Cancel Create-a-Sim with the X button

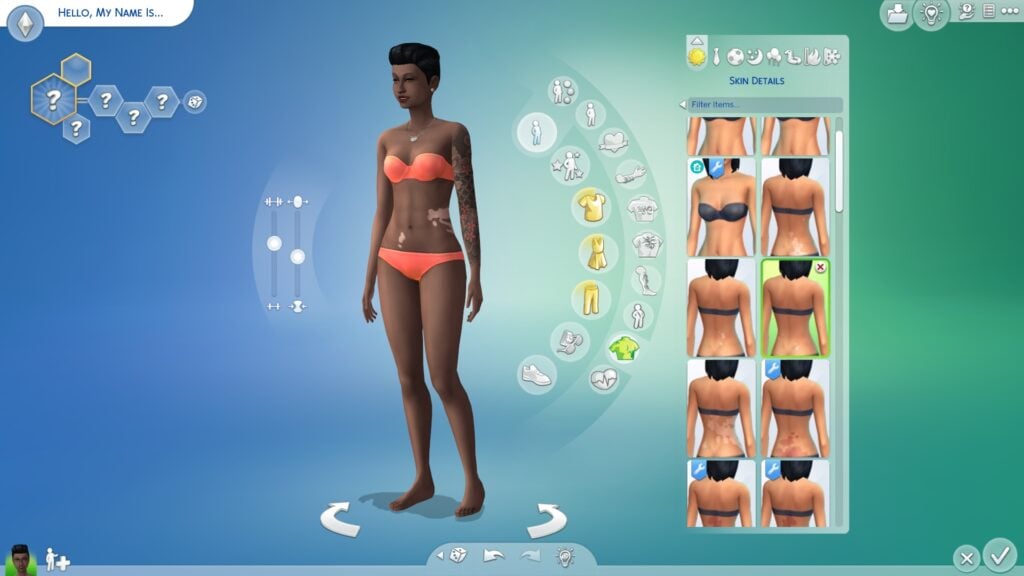(x=965, y=558)
